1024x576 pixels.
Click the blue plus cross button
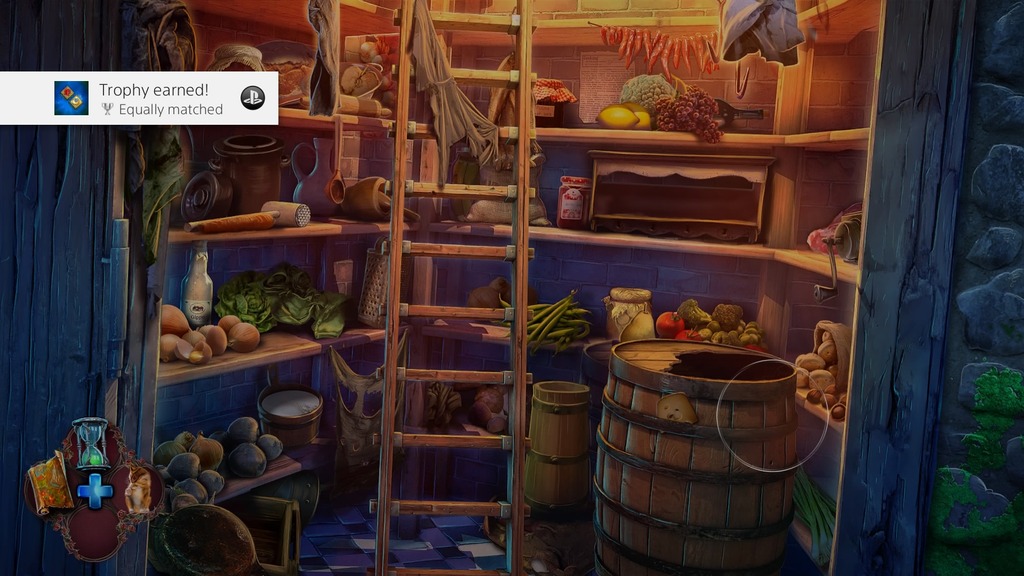pos(95,491)
